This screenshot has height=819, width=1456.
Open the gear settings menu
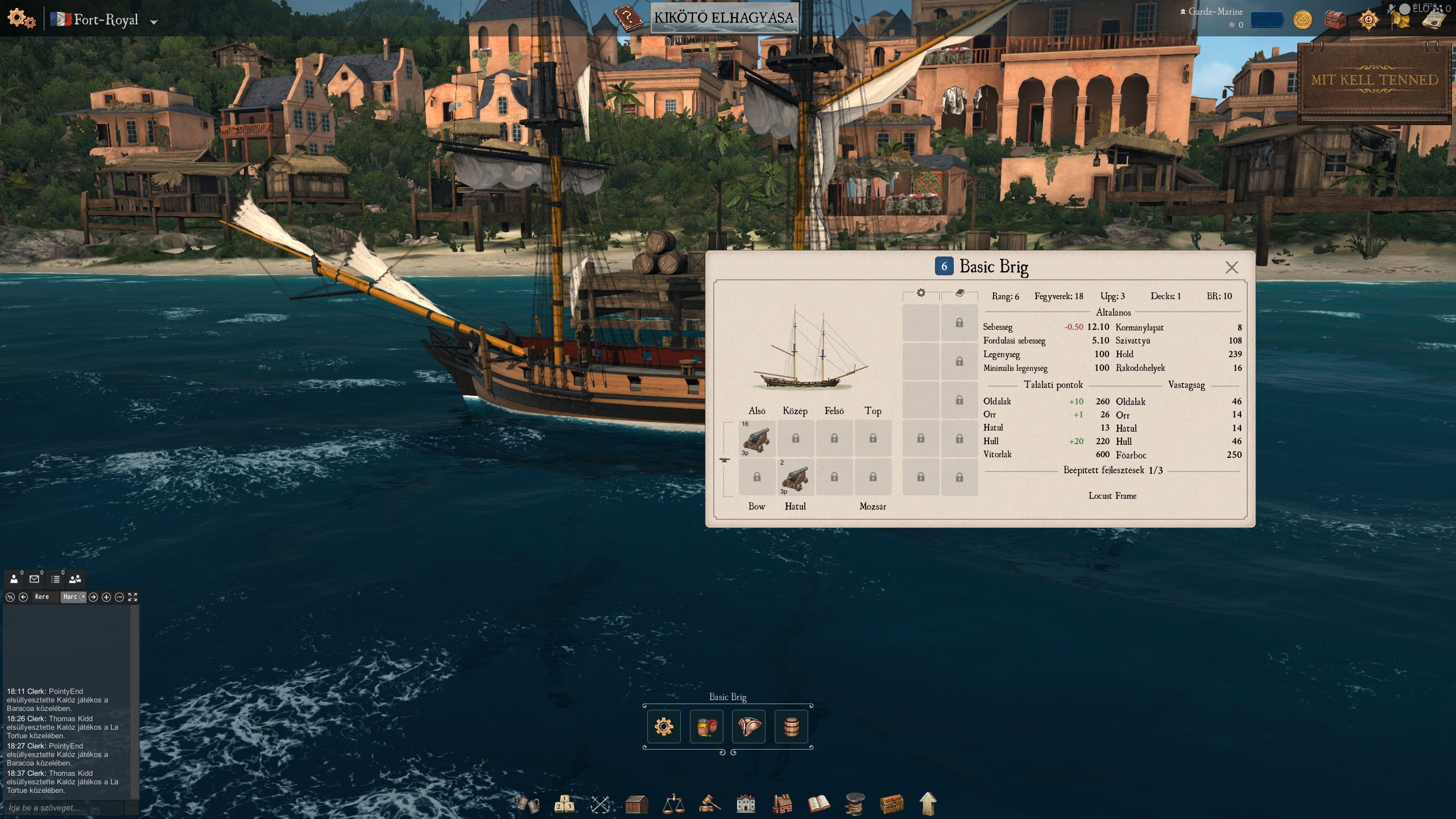(x=20, y=18)
